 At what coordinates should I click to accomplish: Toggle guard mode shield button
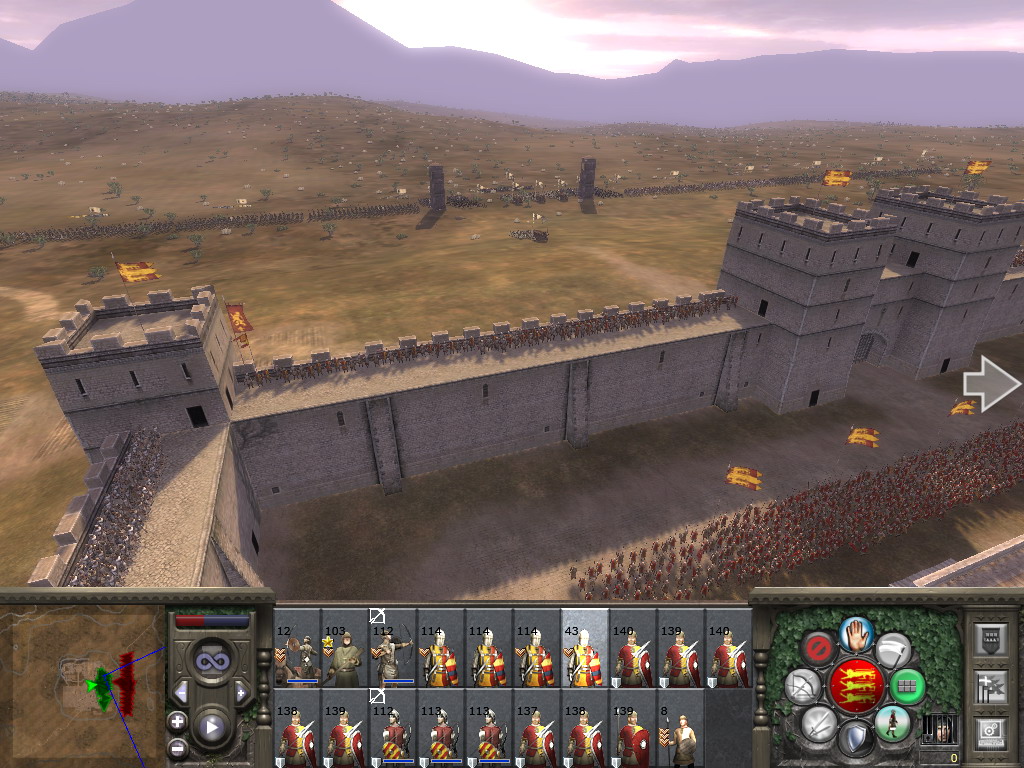(x=856, y=739)
